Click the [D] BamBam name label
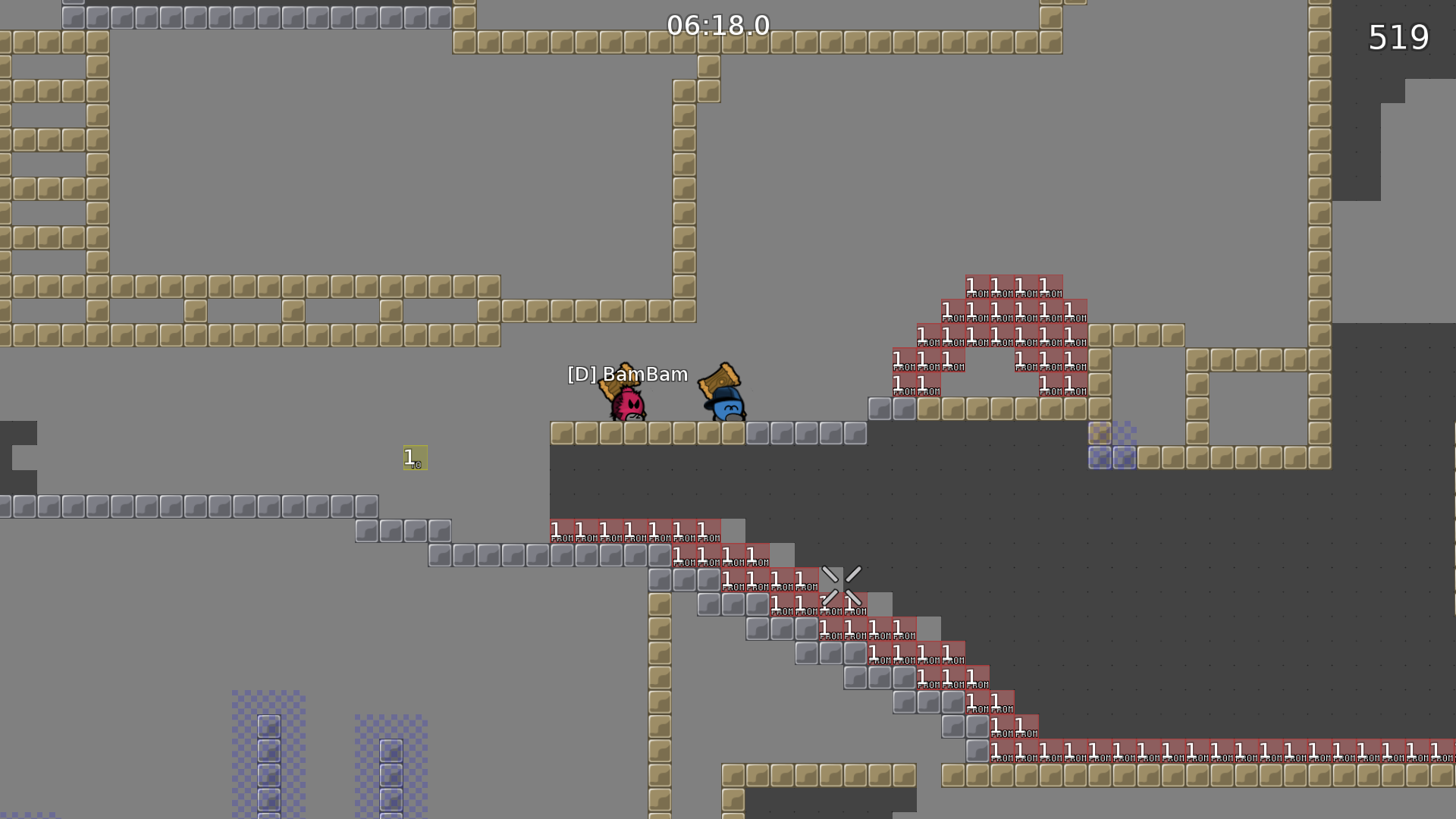Screen dimensions: 1456x819 coord(627,374)
